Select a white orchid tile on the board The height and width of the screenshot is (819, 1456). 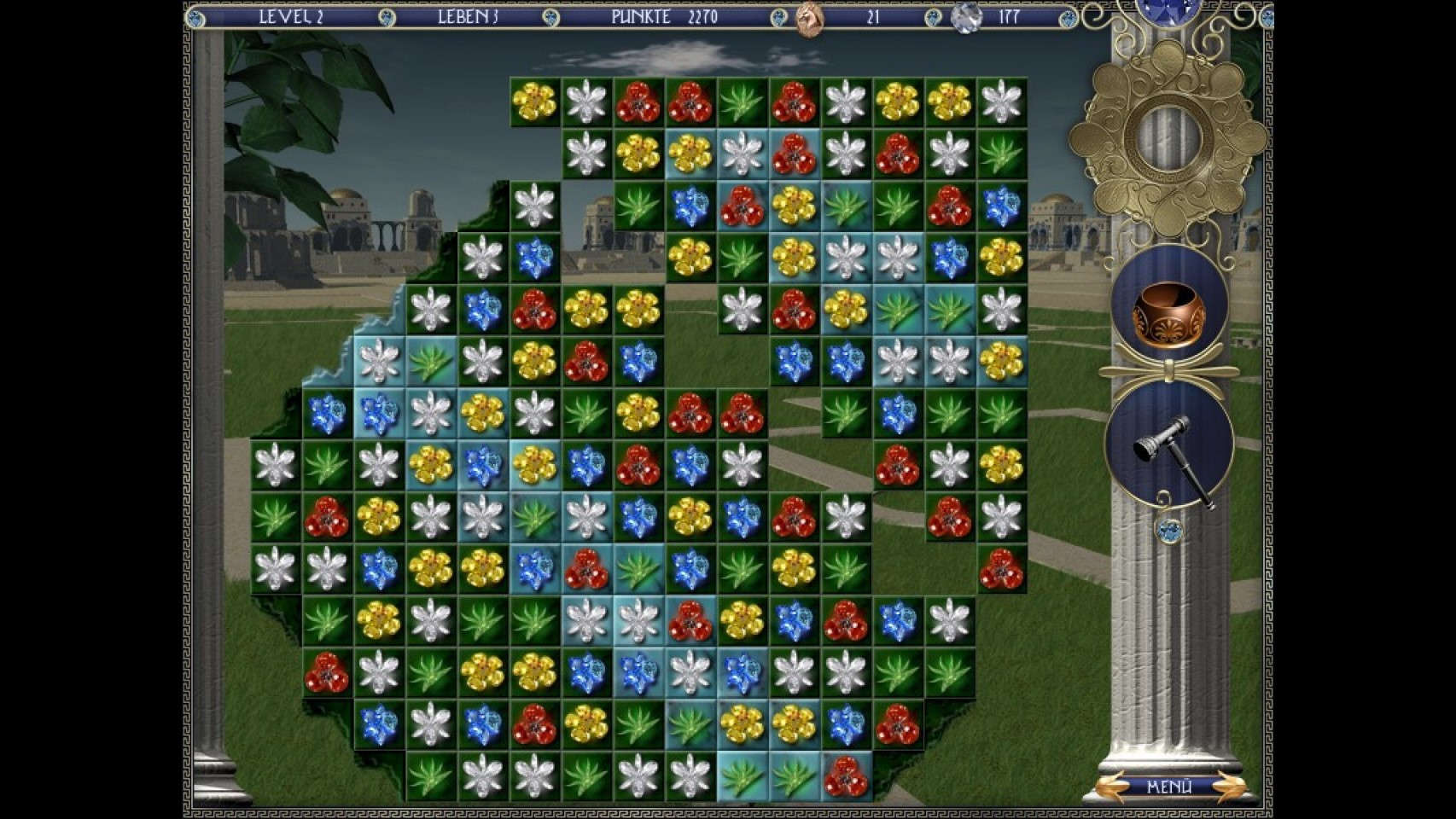[x=584, y=101]
